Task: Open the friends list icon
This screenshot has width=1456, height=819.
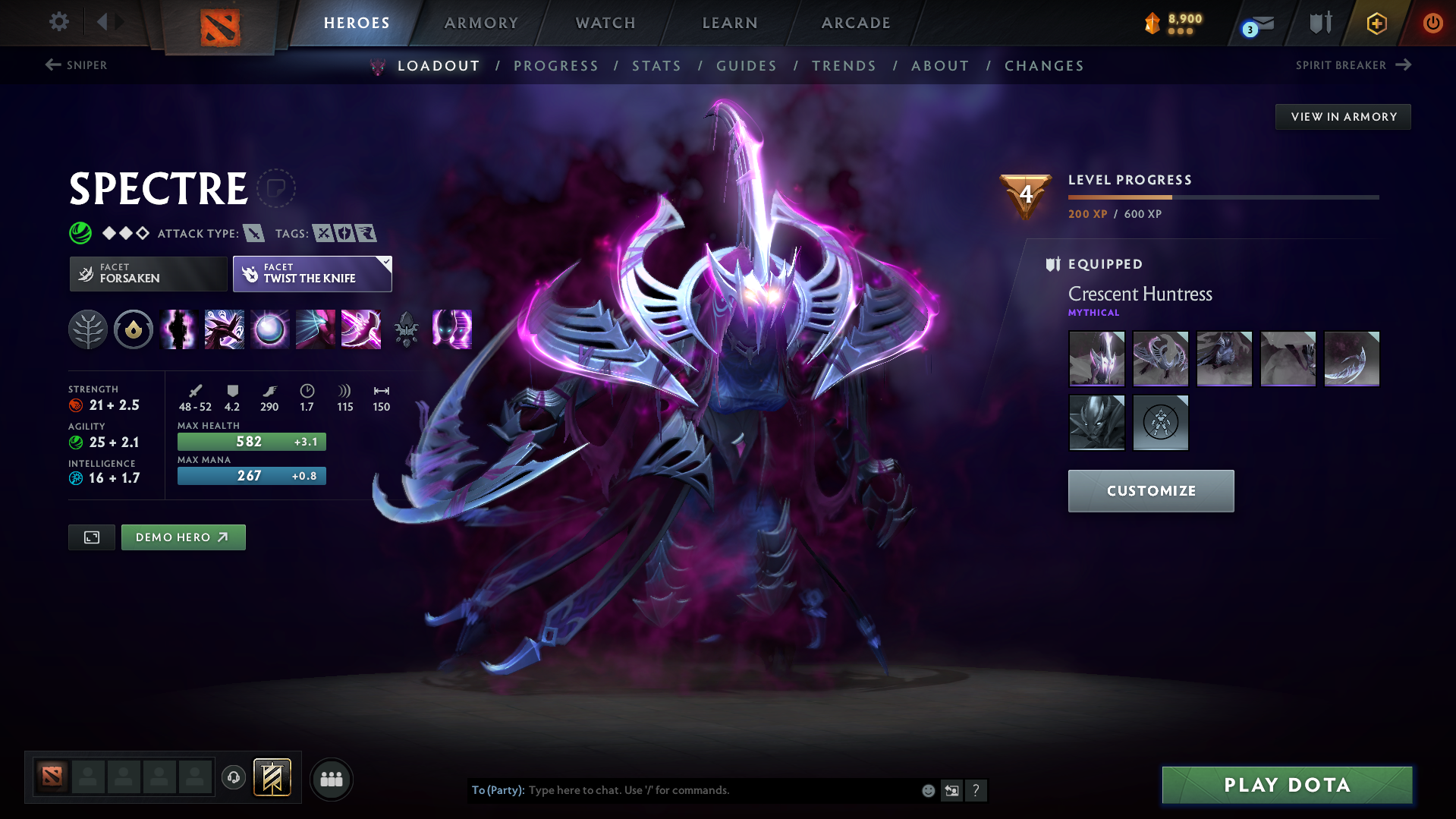Action: tap(332, 779)
